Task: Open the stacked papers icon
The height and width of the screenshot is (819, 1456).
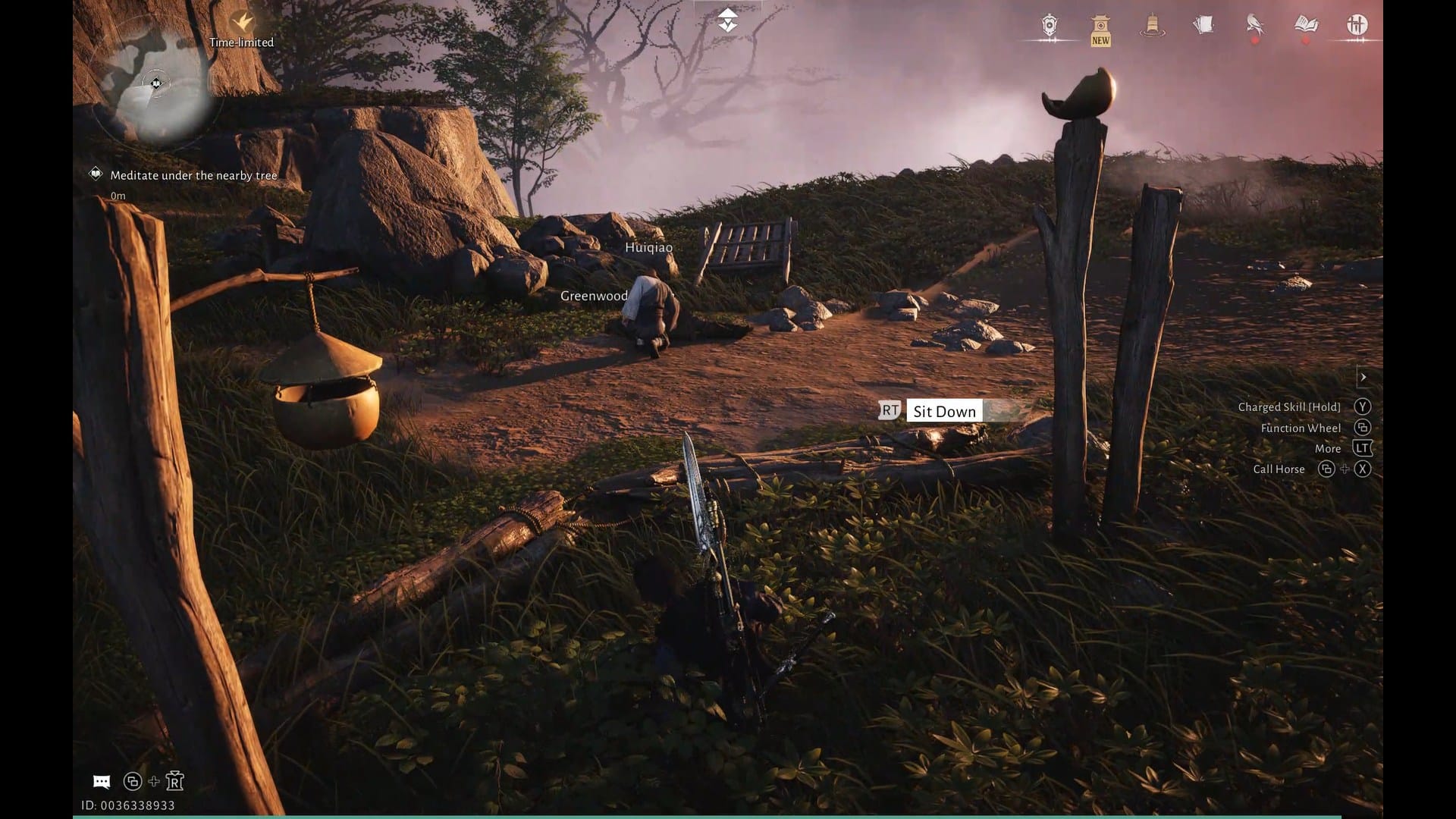Action: (x=1203, y=25)
